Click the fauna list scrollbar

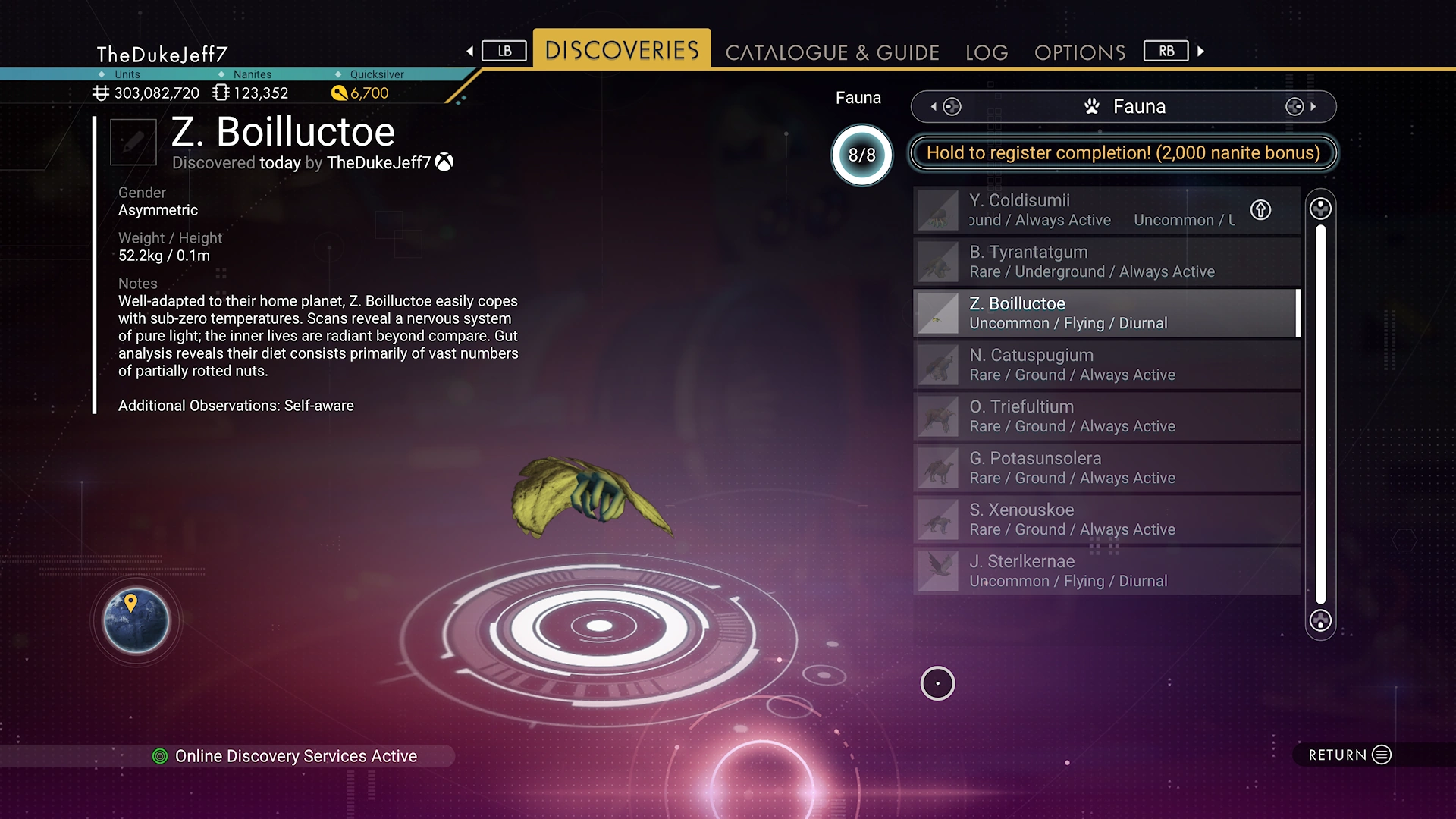click(1320, 414)
